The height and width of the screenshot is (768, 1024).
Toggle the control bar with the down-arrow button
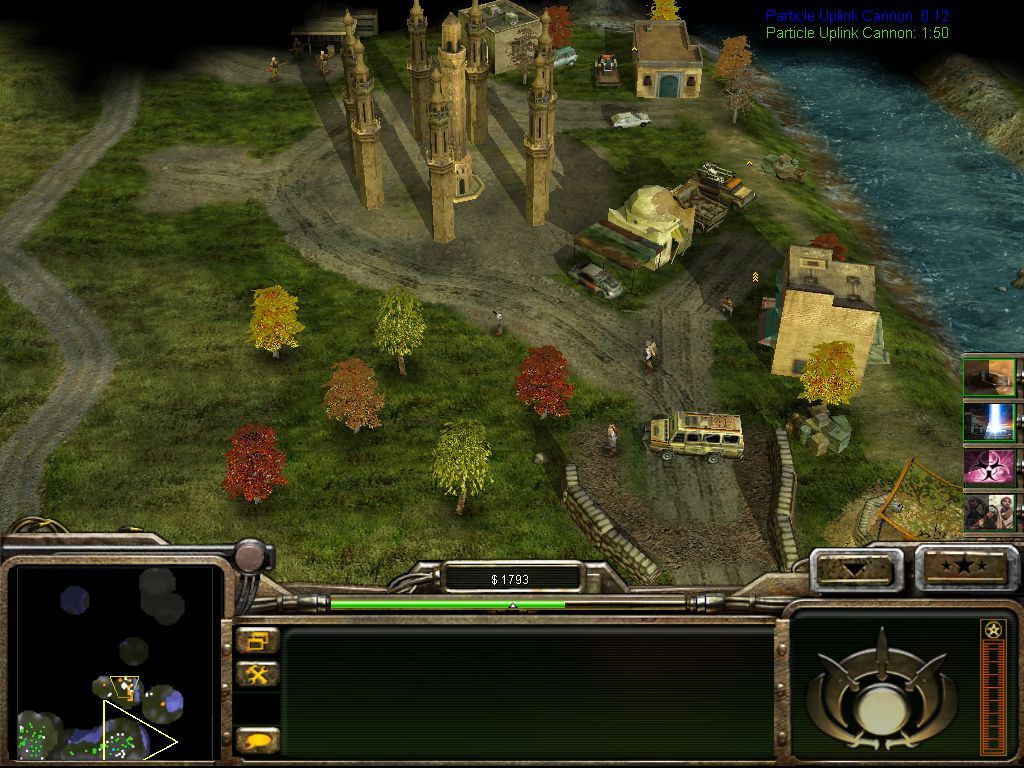(855, 569)
